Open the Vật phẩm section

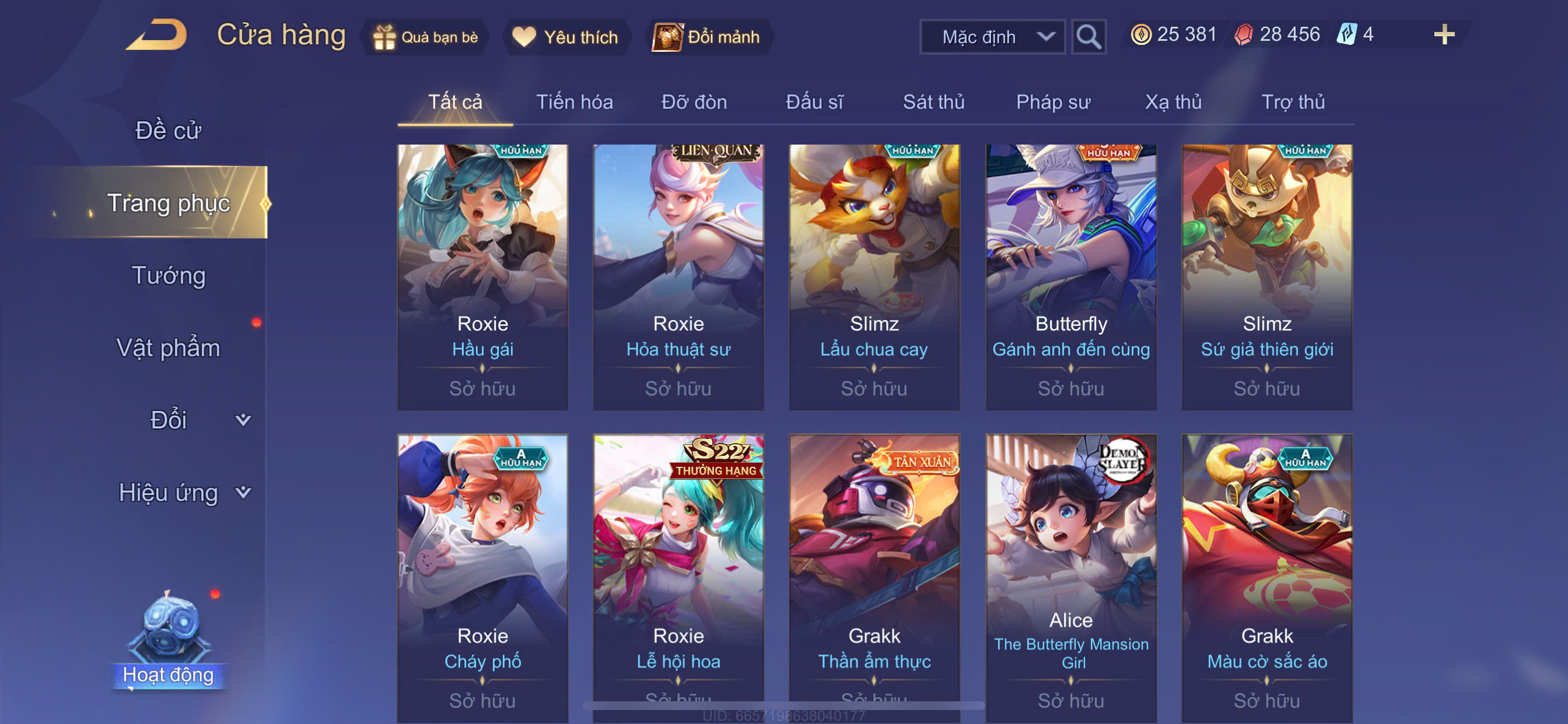pos(168,347)
